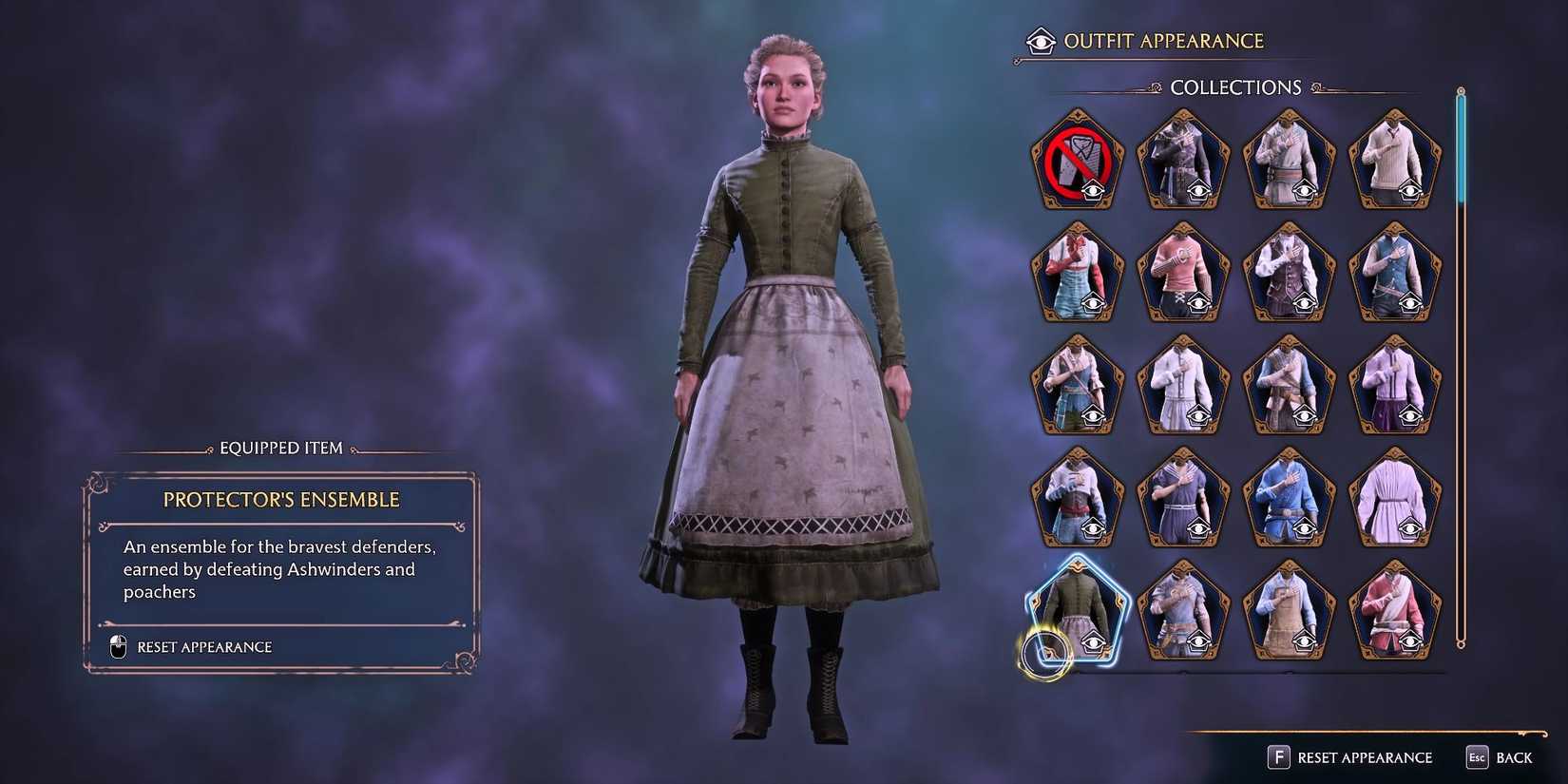Click Reset Appearance in the Equipped Item panel

point(204,646)
